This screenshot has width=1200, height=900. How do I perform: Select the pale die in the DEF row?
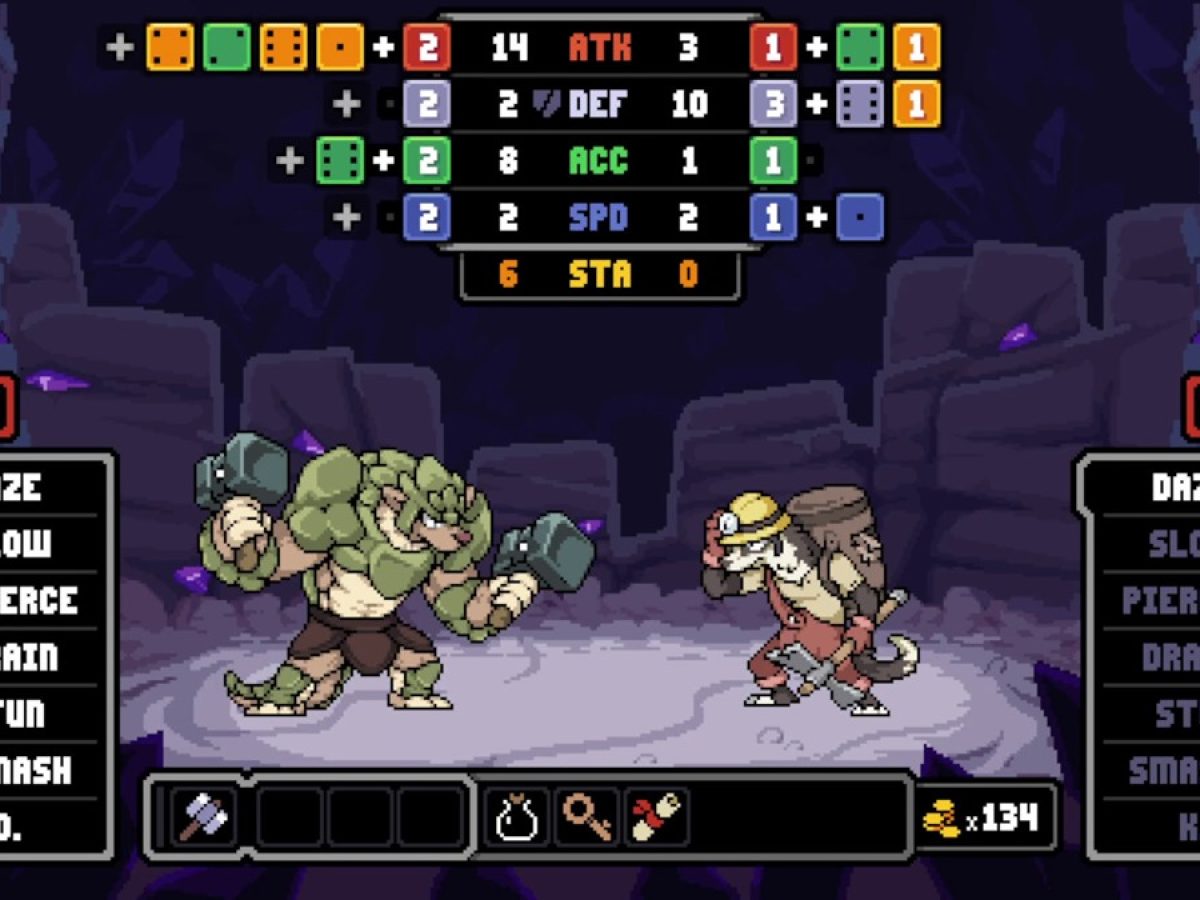coord(860,104)
